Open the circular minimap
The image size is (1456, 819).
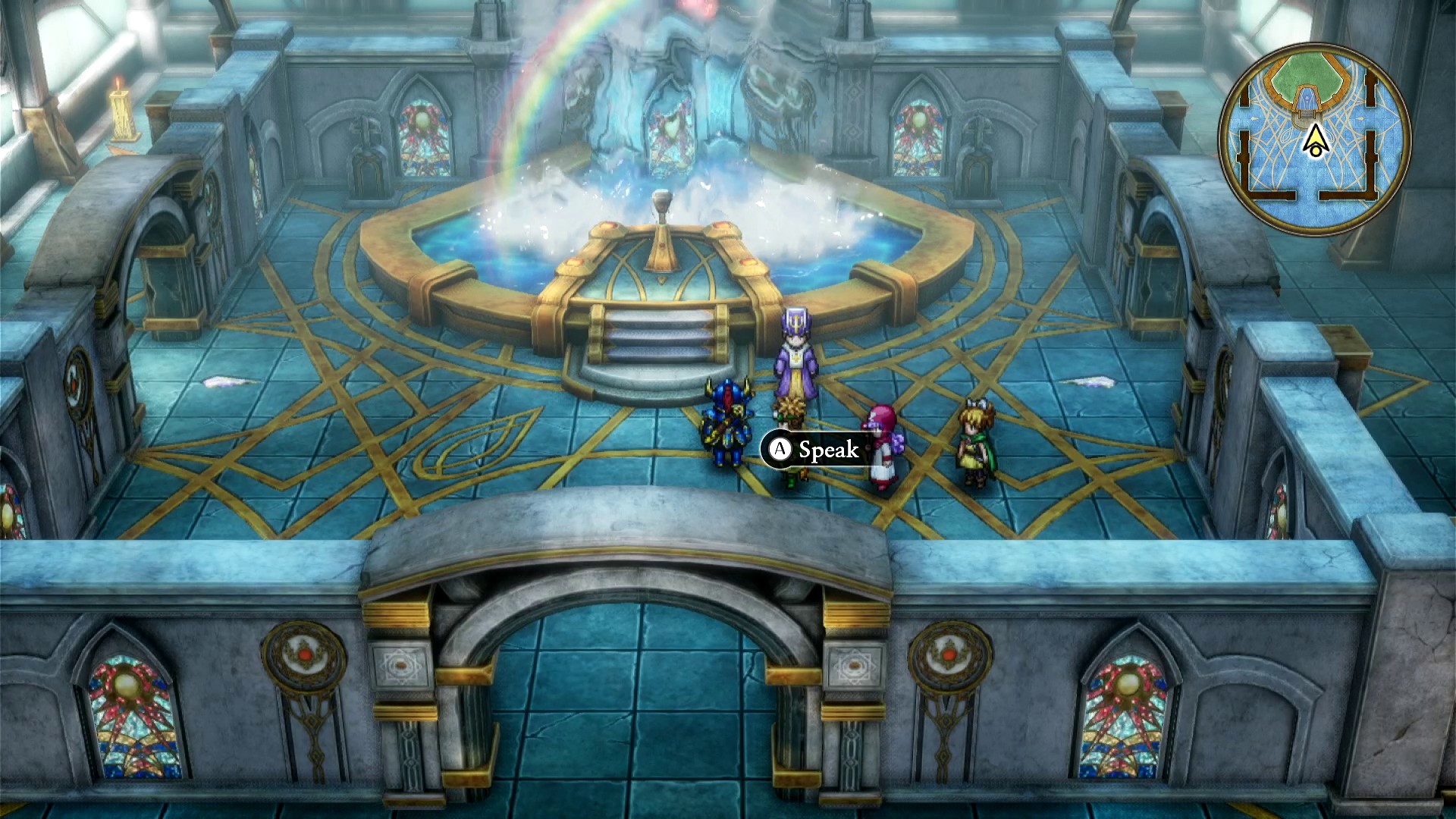pos(1315,140)
